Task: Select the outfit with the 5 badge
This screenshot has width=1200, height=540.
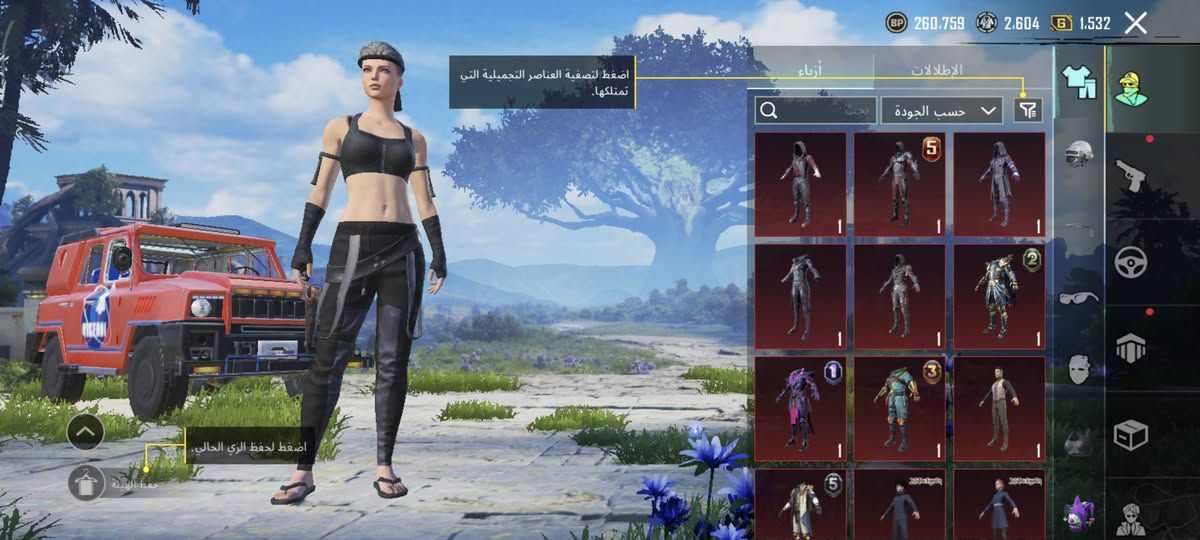Action: (899, 184)
